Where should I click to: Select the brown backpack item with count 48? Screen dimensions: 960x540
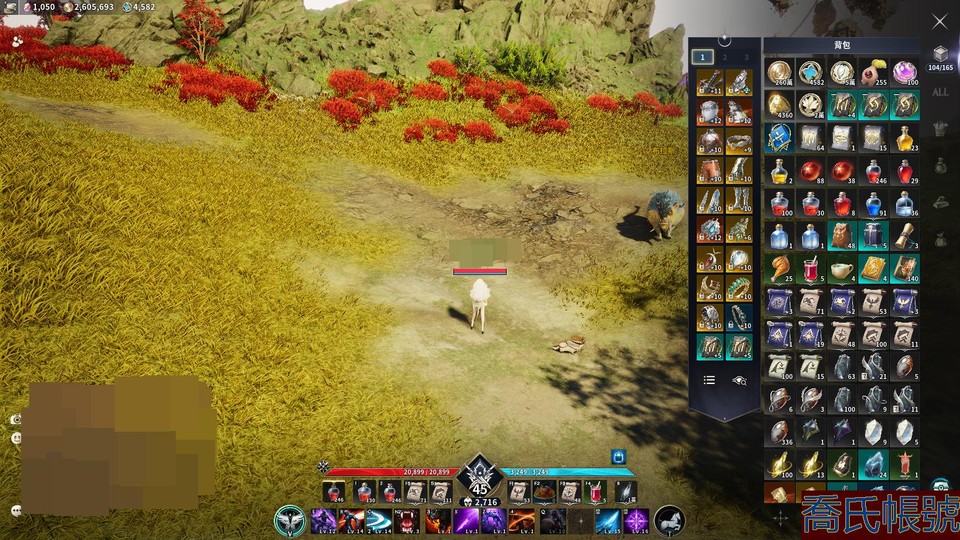841,236
